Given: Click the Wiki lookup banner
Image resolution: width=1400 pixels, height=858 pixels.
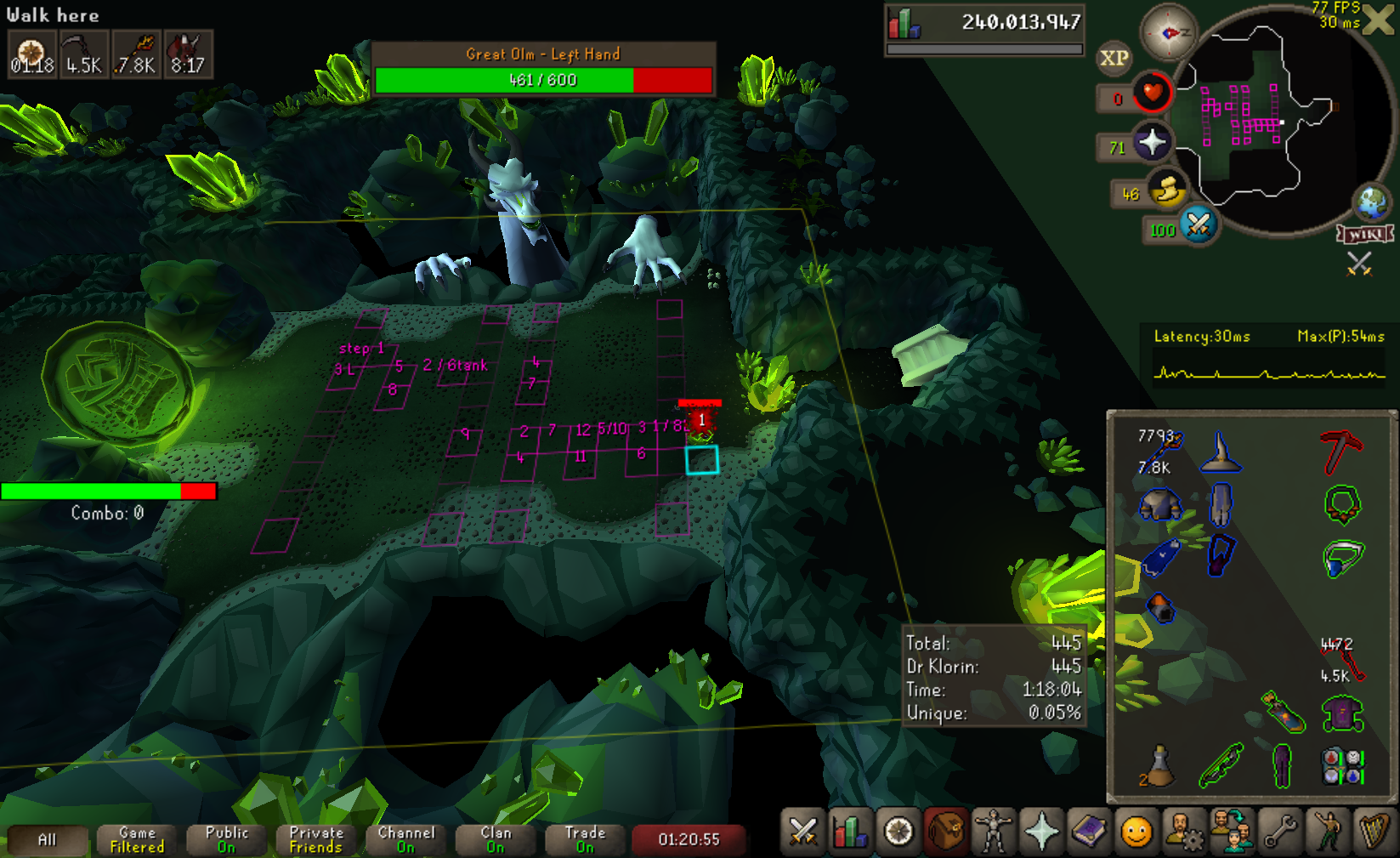Looking at the screenshot, I should (x=1365, y=234).
